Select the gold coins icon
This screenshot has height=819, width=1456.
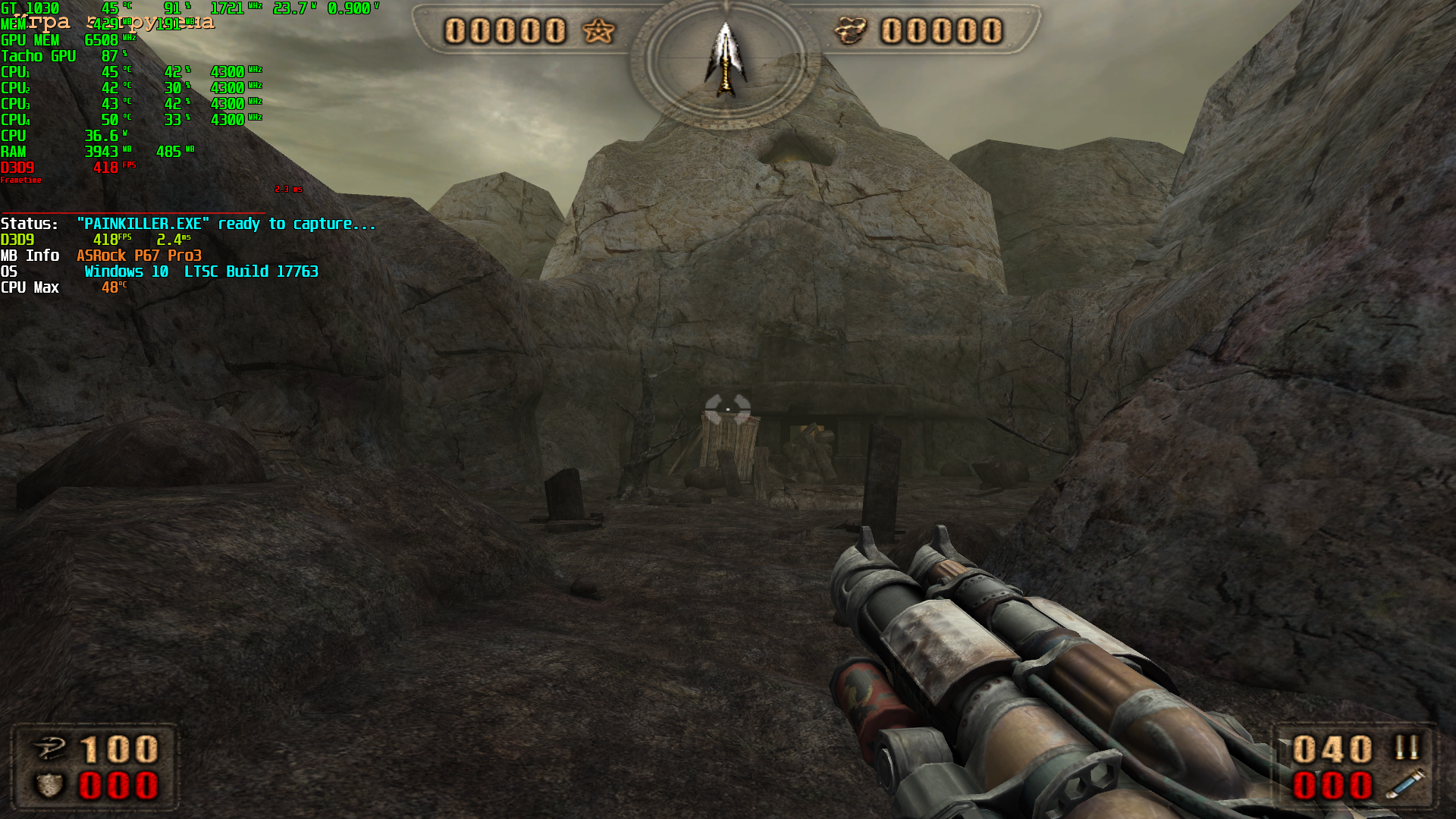point(850,31)
